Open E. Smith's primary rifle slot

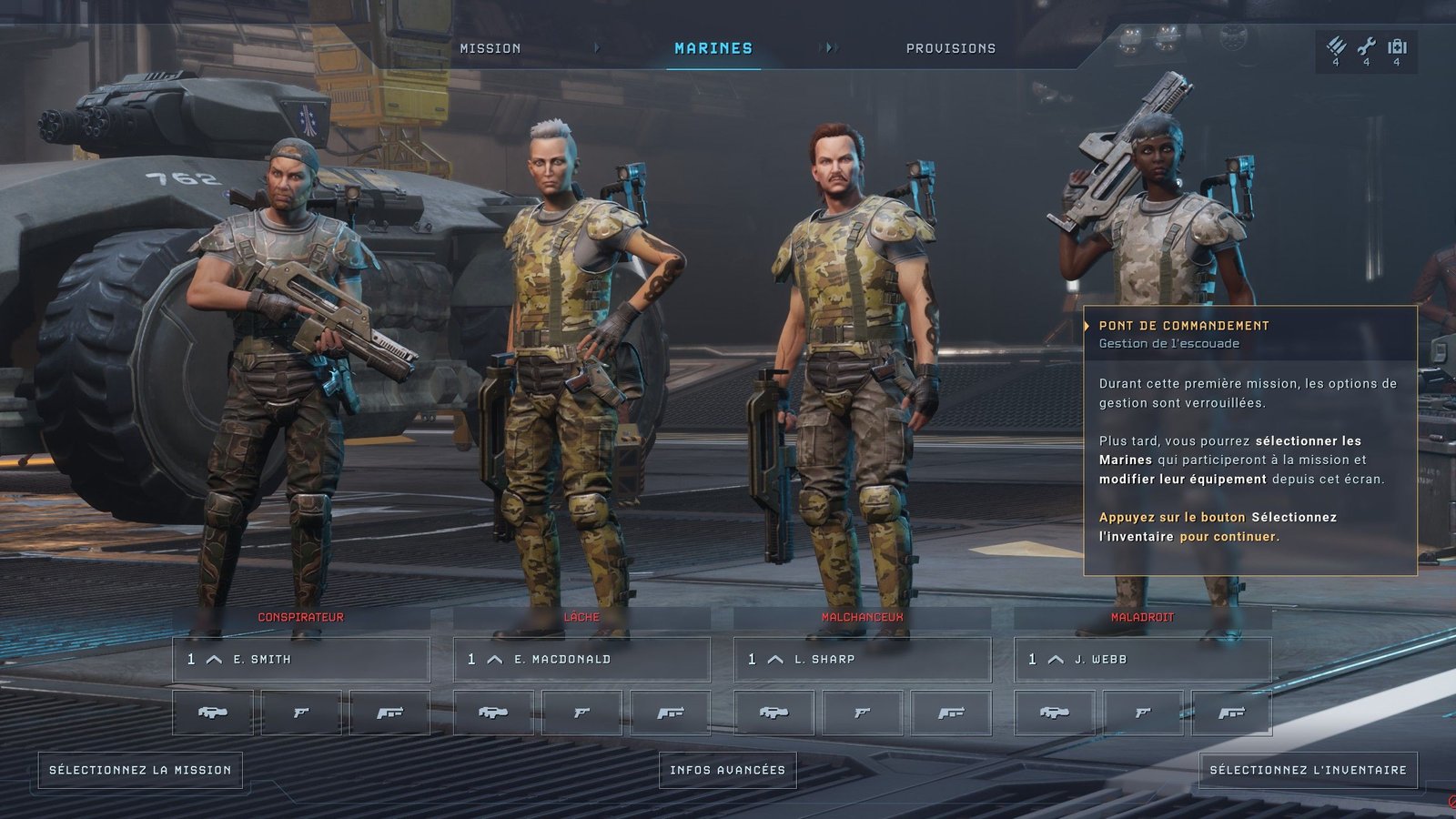[x=213, y=713]
